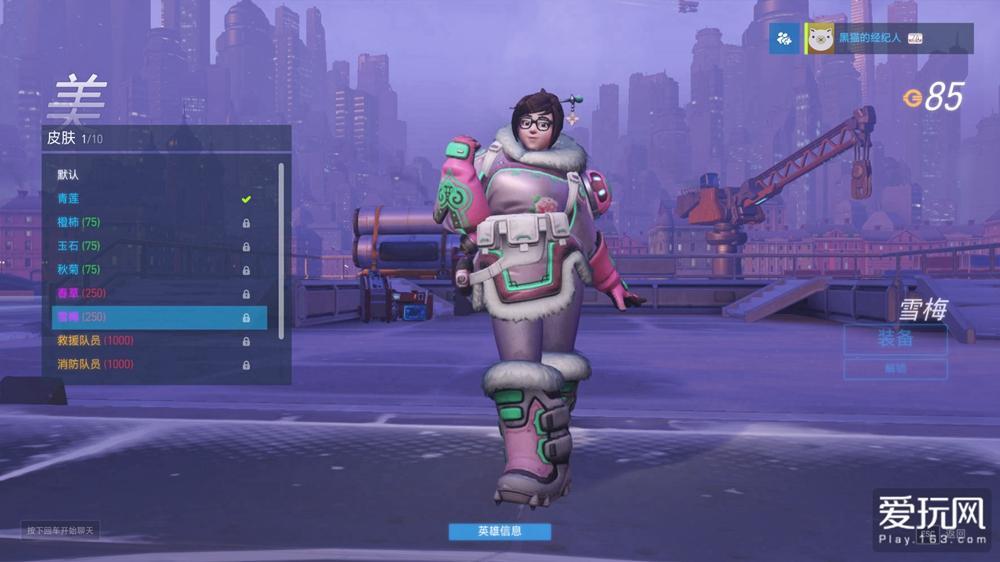Open the group icon beside the player card
The image size is (1000, 562).
(x=785, y=38)
